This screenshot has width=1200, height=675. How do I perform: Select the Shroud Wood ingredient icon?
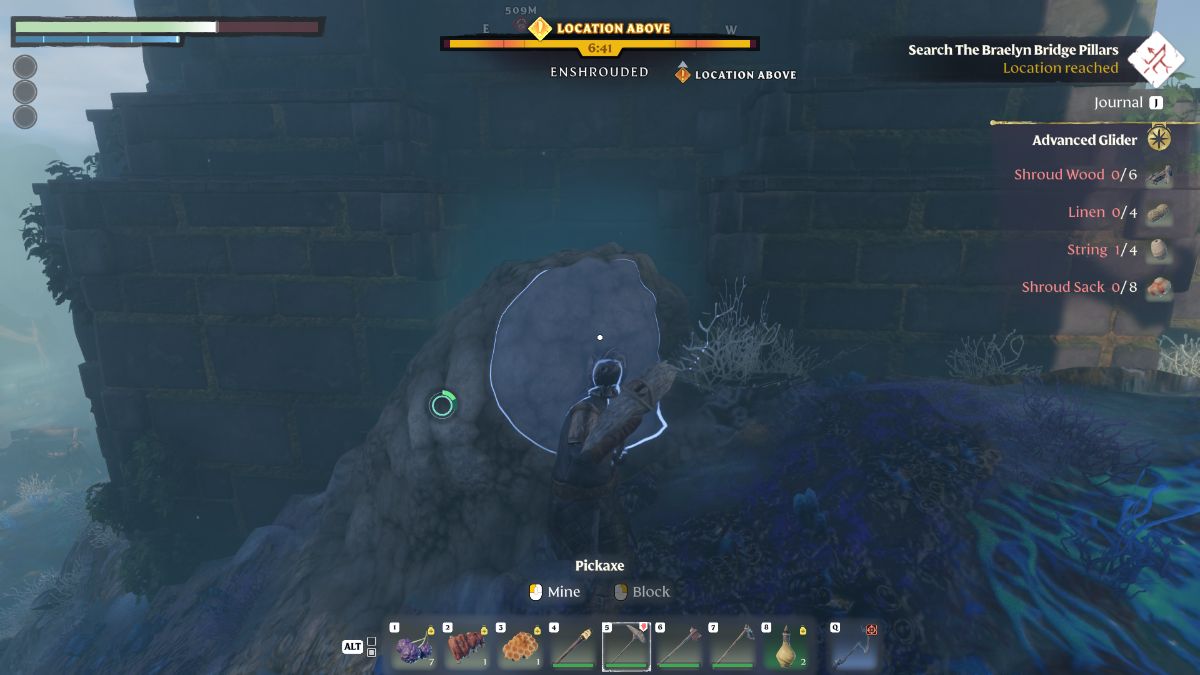[x=1159, y=175]
